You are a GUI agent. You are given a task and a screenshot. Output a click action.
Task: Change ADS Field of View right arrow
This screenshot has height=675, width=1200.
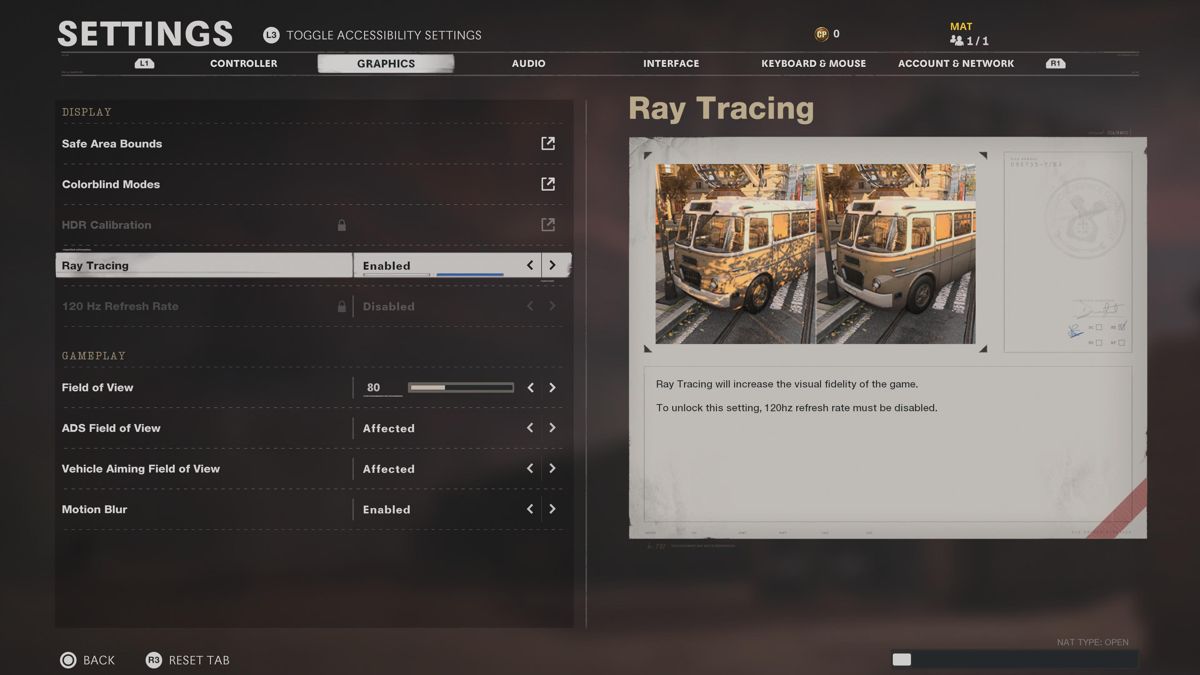[552, 428]
